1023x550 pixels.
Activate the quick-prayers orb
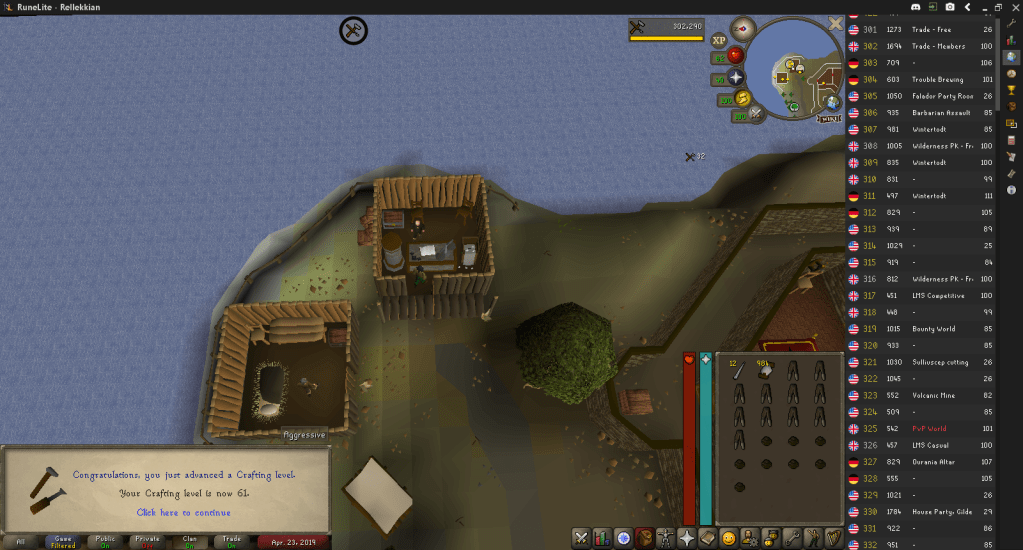click(736, 77)
